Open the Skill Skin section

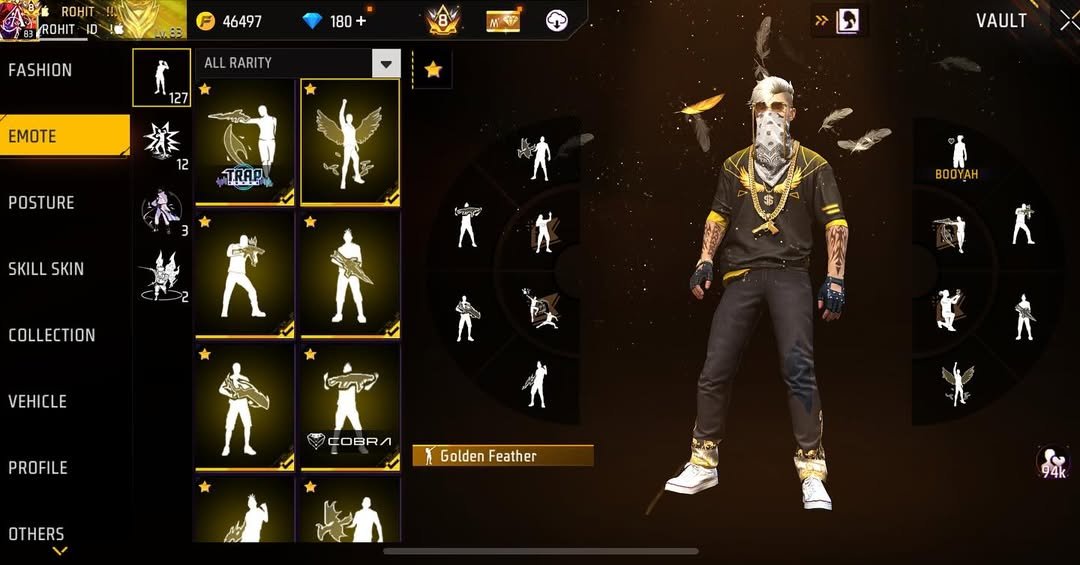[46, 269]
